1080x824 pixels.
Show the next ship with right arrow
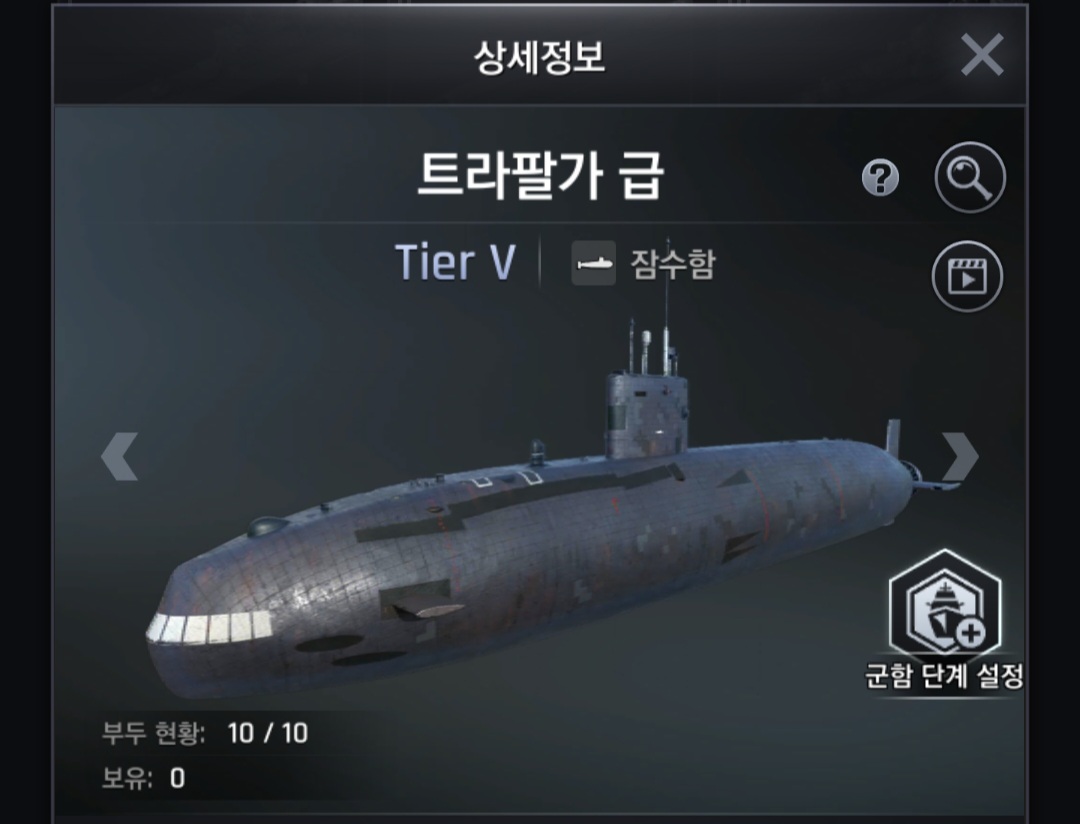pos(959,457)
